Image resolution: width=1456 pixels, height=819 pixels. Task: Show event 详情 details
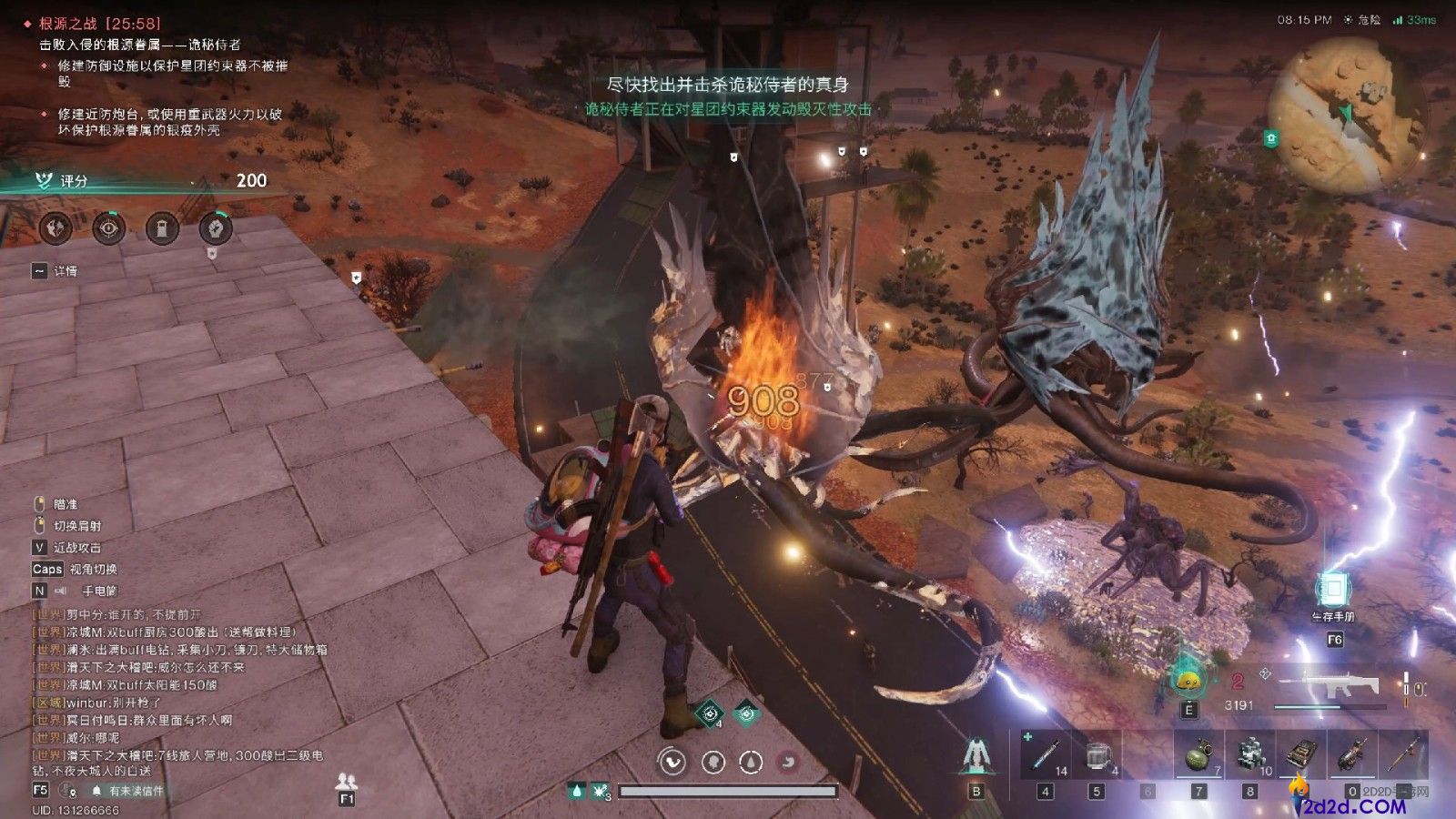[56, 271]
